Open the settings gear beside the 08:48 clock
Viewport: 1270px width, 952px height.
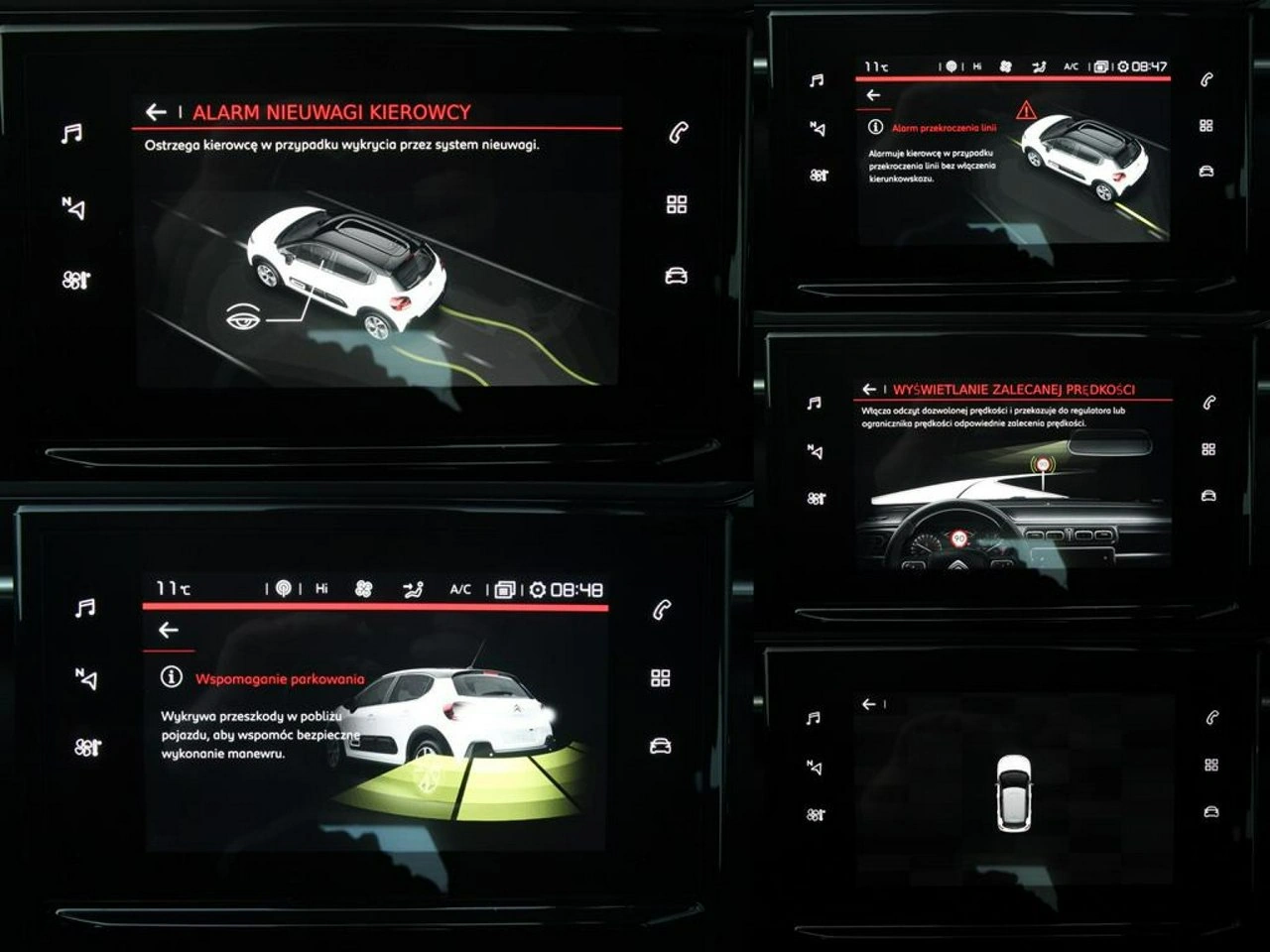point(538,589)
